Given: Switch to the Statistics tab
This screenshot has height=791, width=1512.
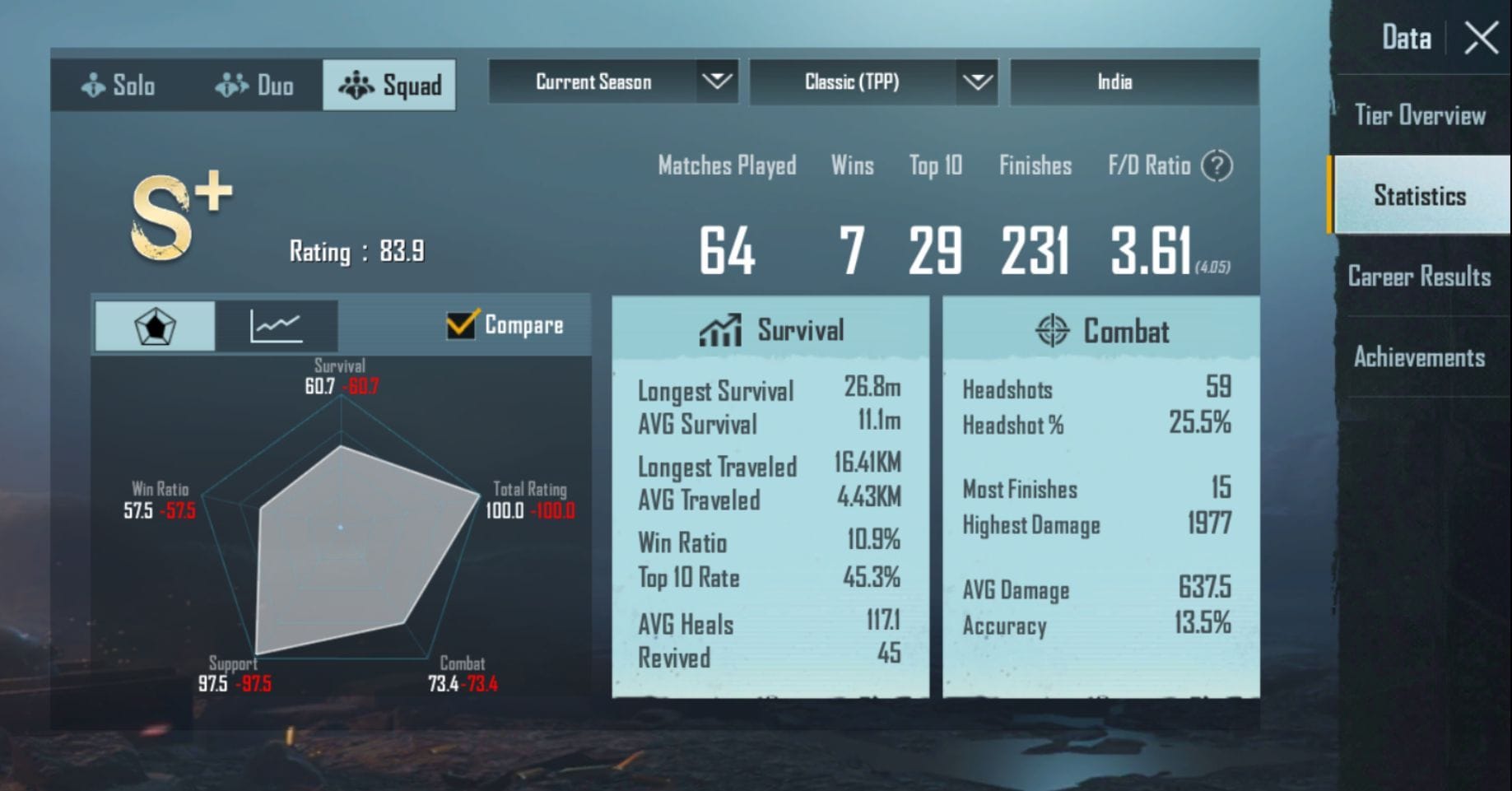Looking at the screenshot, I should [1420, 195].
